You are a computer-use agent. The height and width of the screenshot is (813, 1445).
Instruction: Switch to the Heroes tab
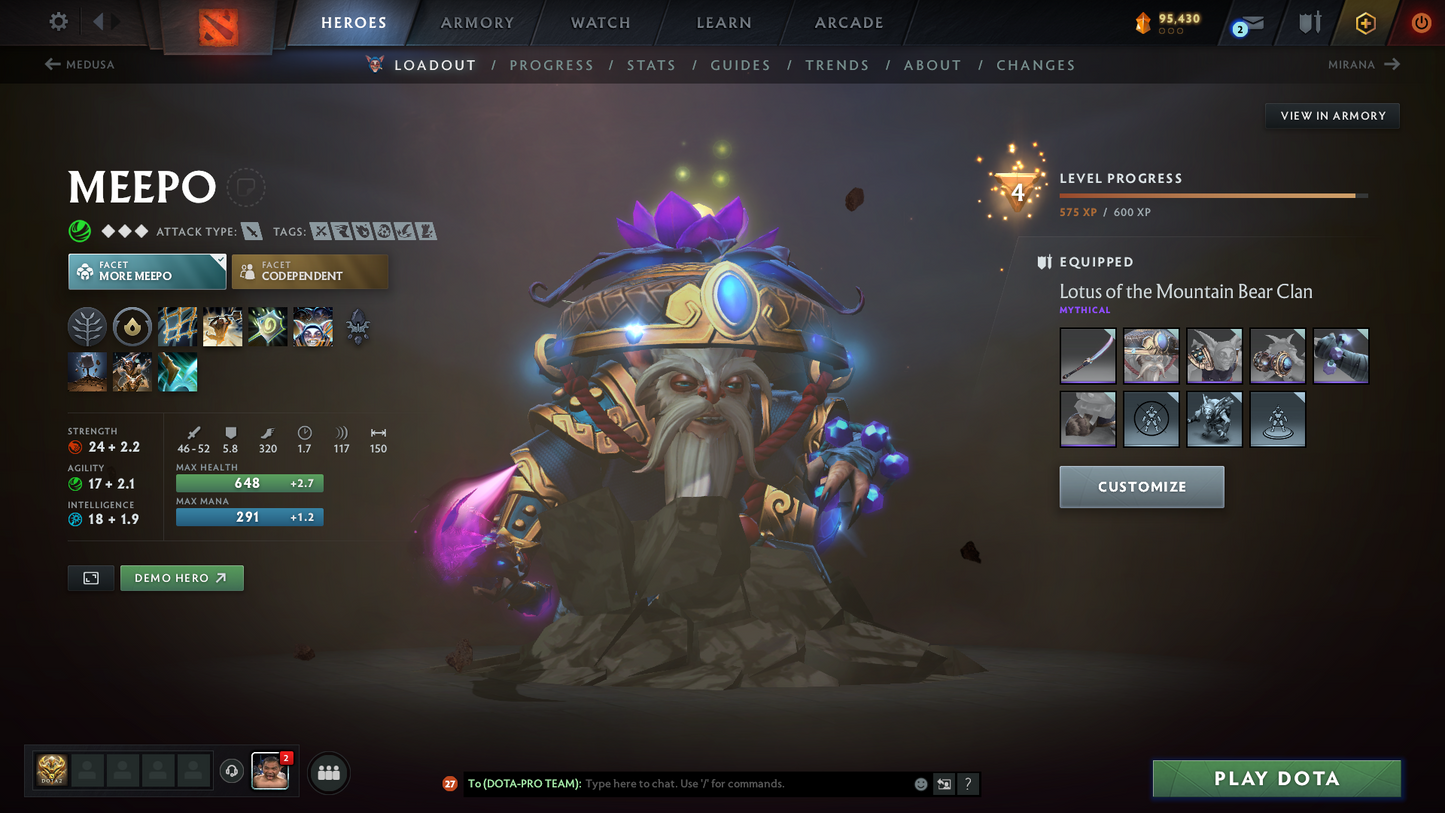(355, 22)
